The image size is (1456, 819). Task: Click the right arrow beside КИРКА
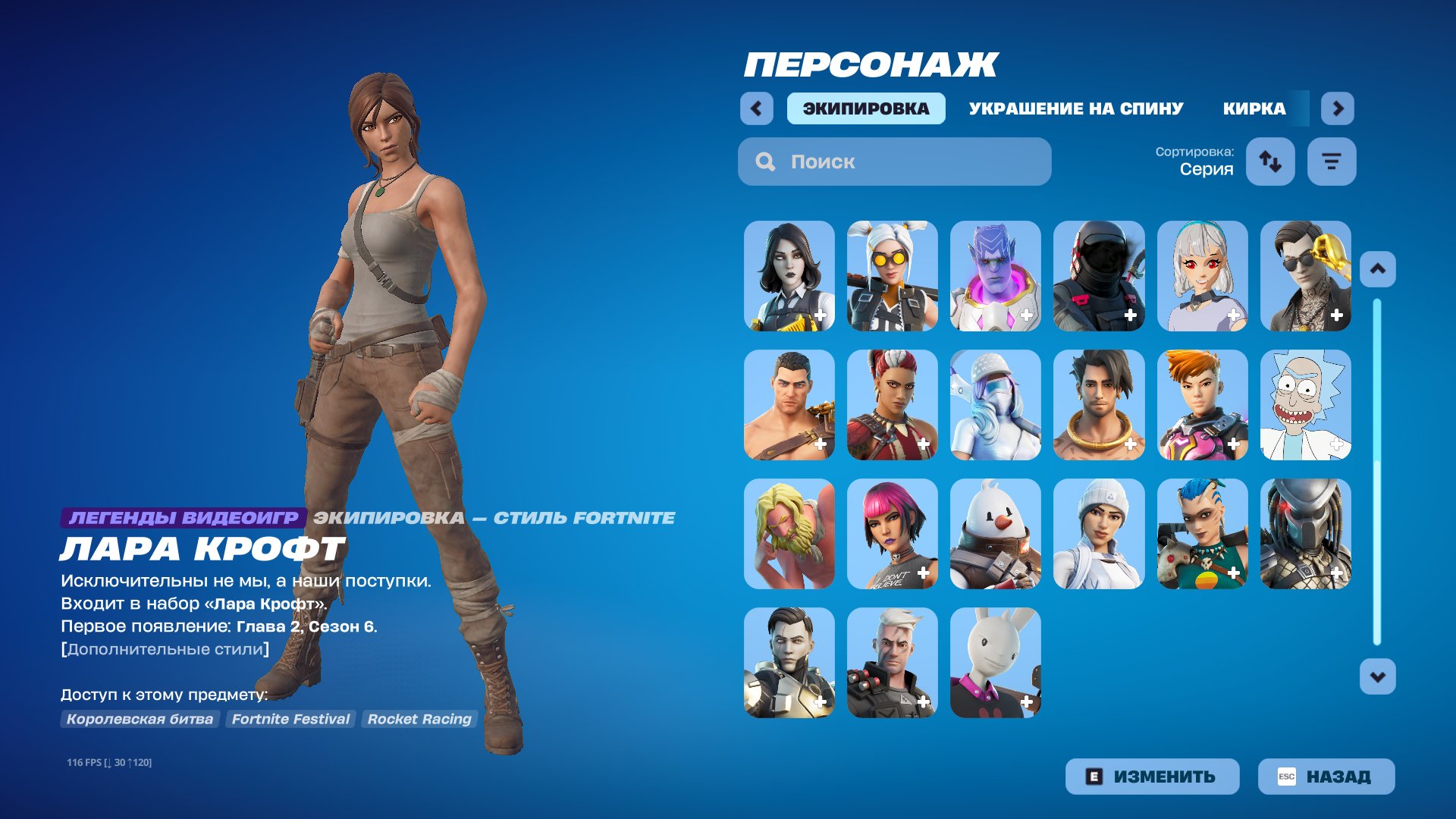coord(1338,108)
